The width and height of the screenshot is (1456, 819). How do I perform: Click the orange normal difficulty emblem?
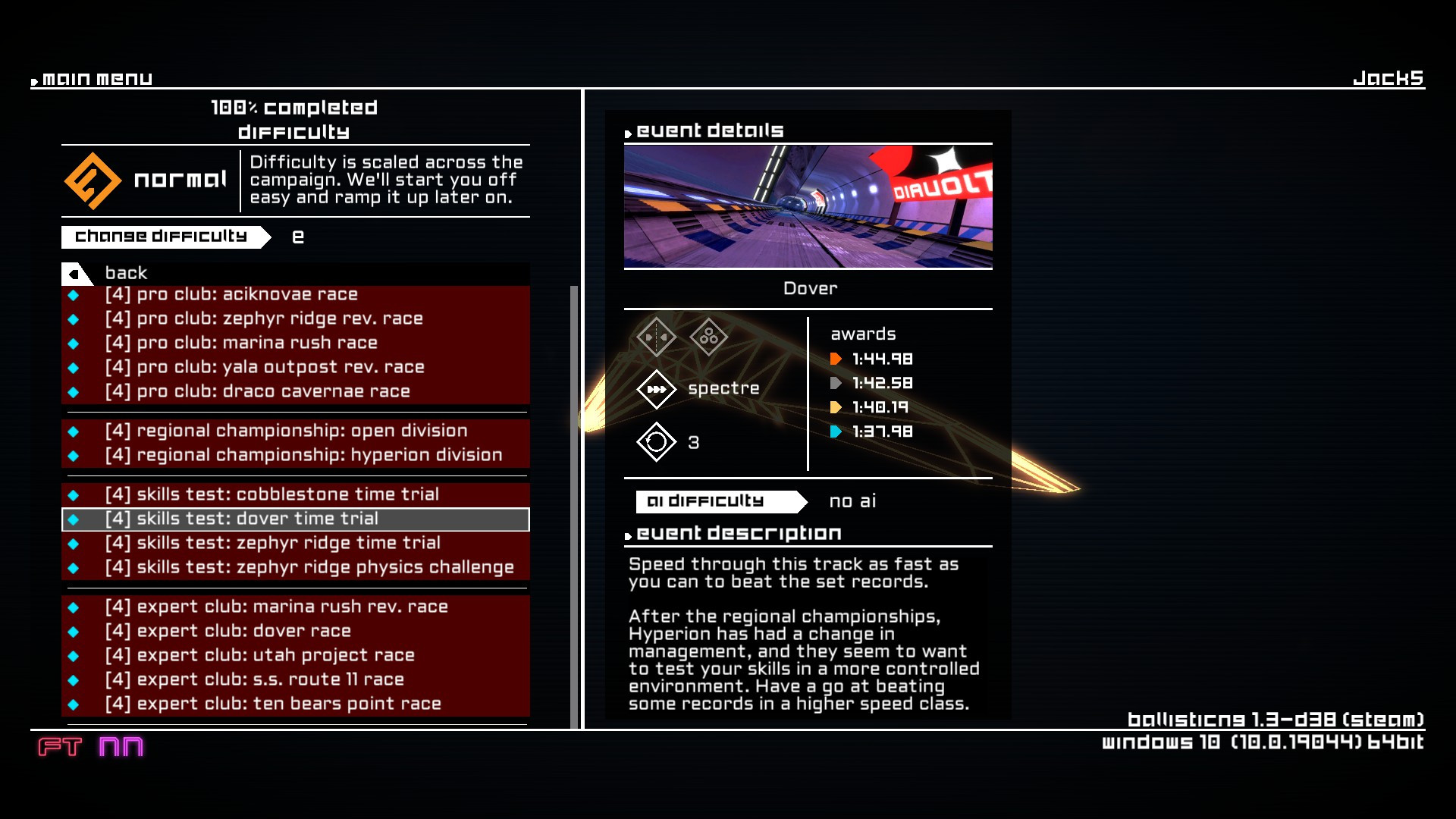click(94, 180)
